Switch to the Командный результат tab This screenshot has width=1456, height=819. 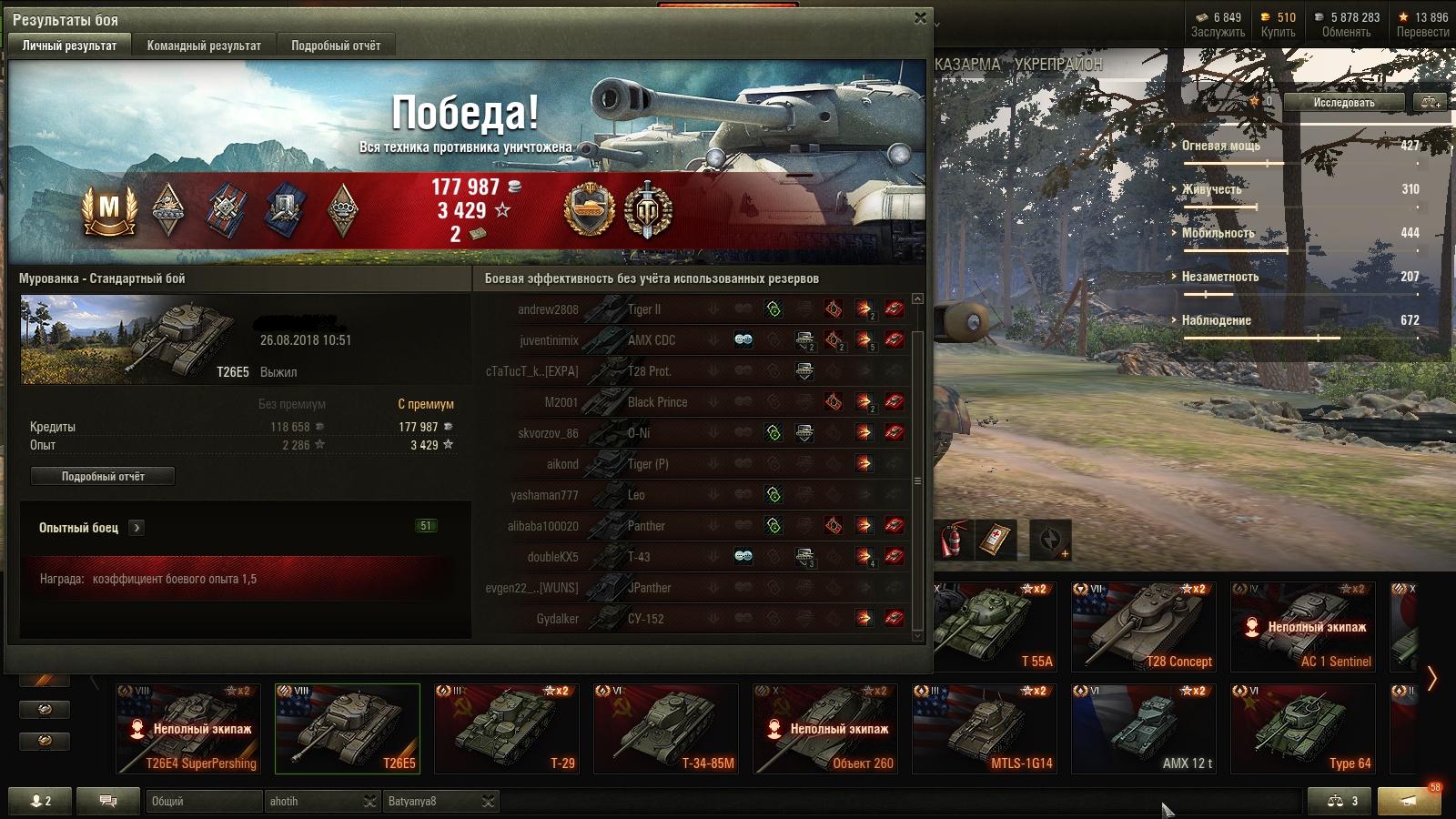pyautogui.click(x=204, y=45)
